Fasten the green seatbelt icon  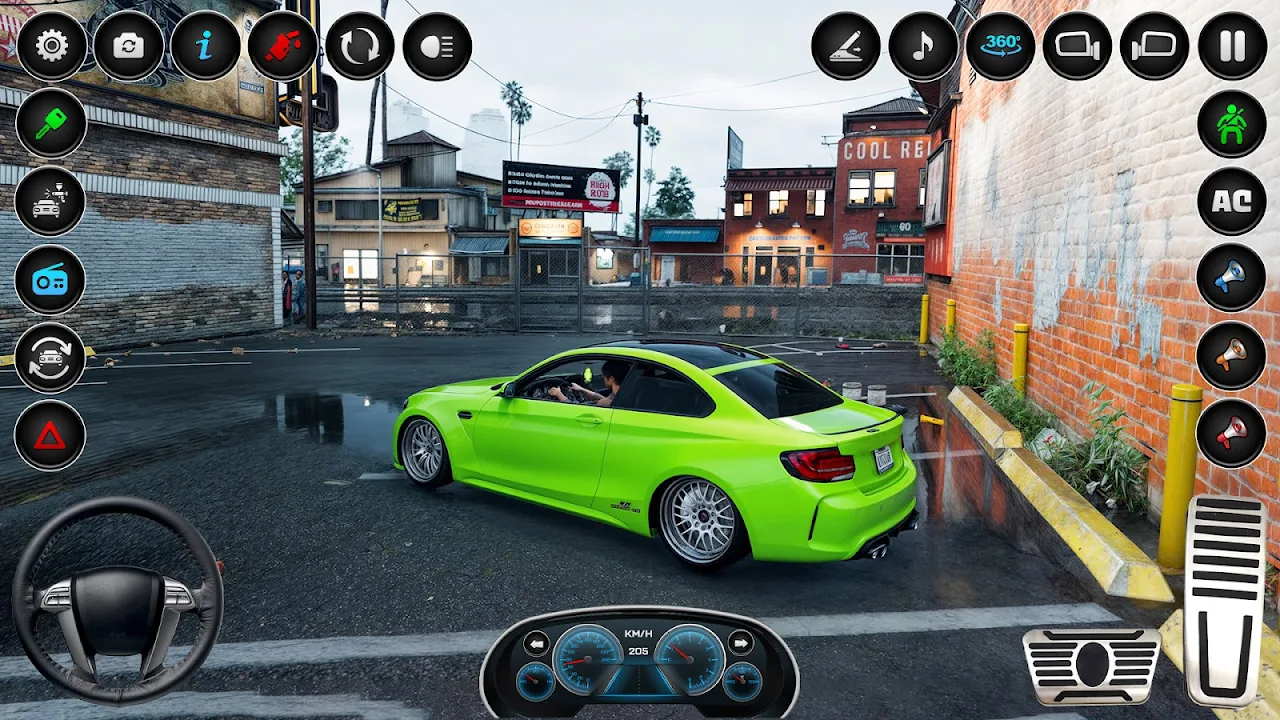coord(1232,124)
